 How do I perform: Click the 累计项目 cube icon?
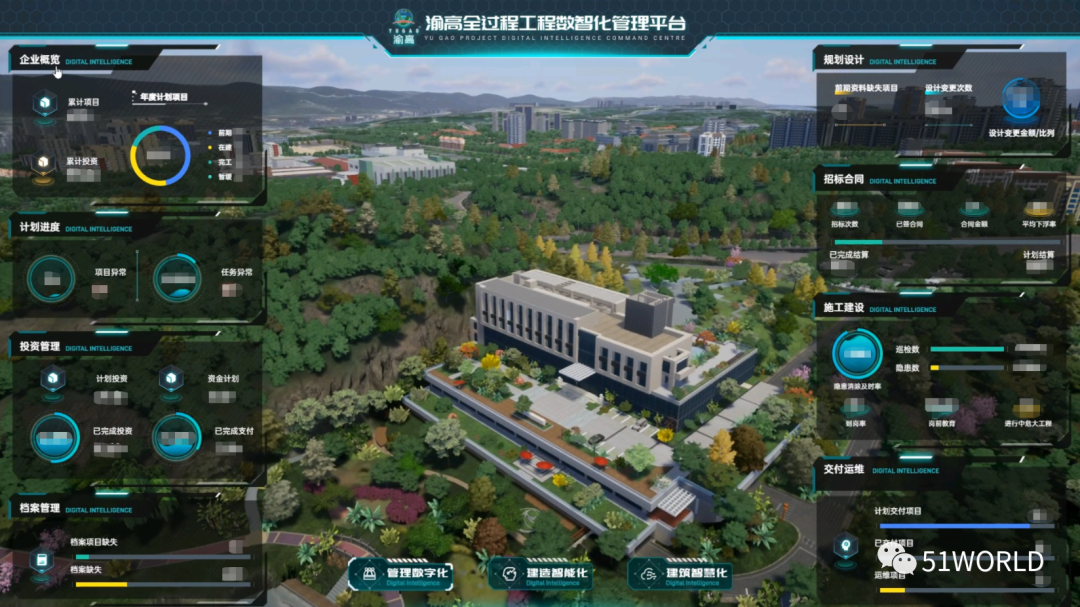(x=44, y=102)
